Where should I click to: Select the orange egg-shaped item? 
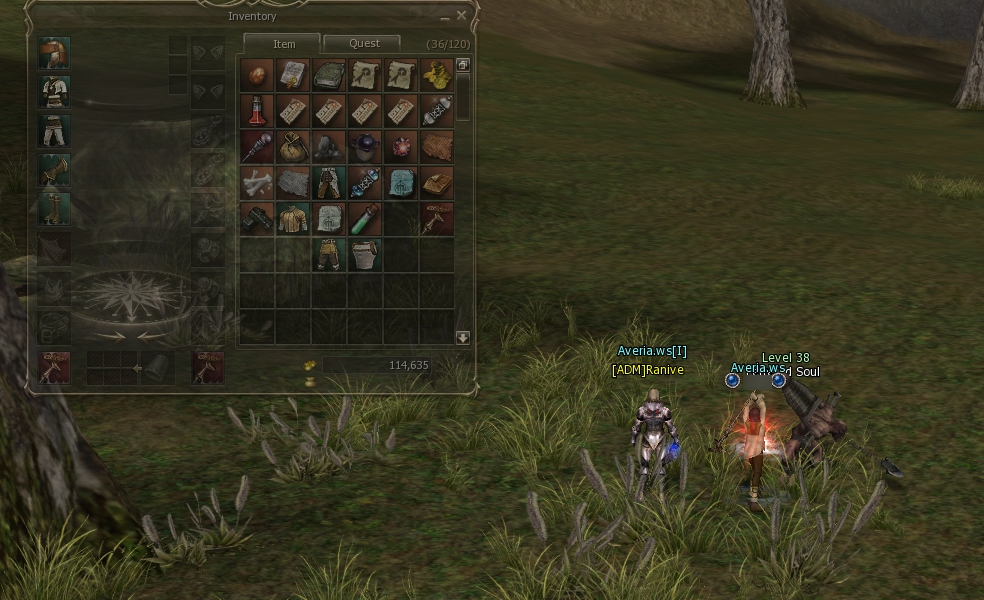tap(257, 74)
